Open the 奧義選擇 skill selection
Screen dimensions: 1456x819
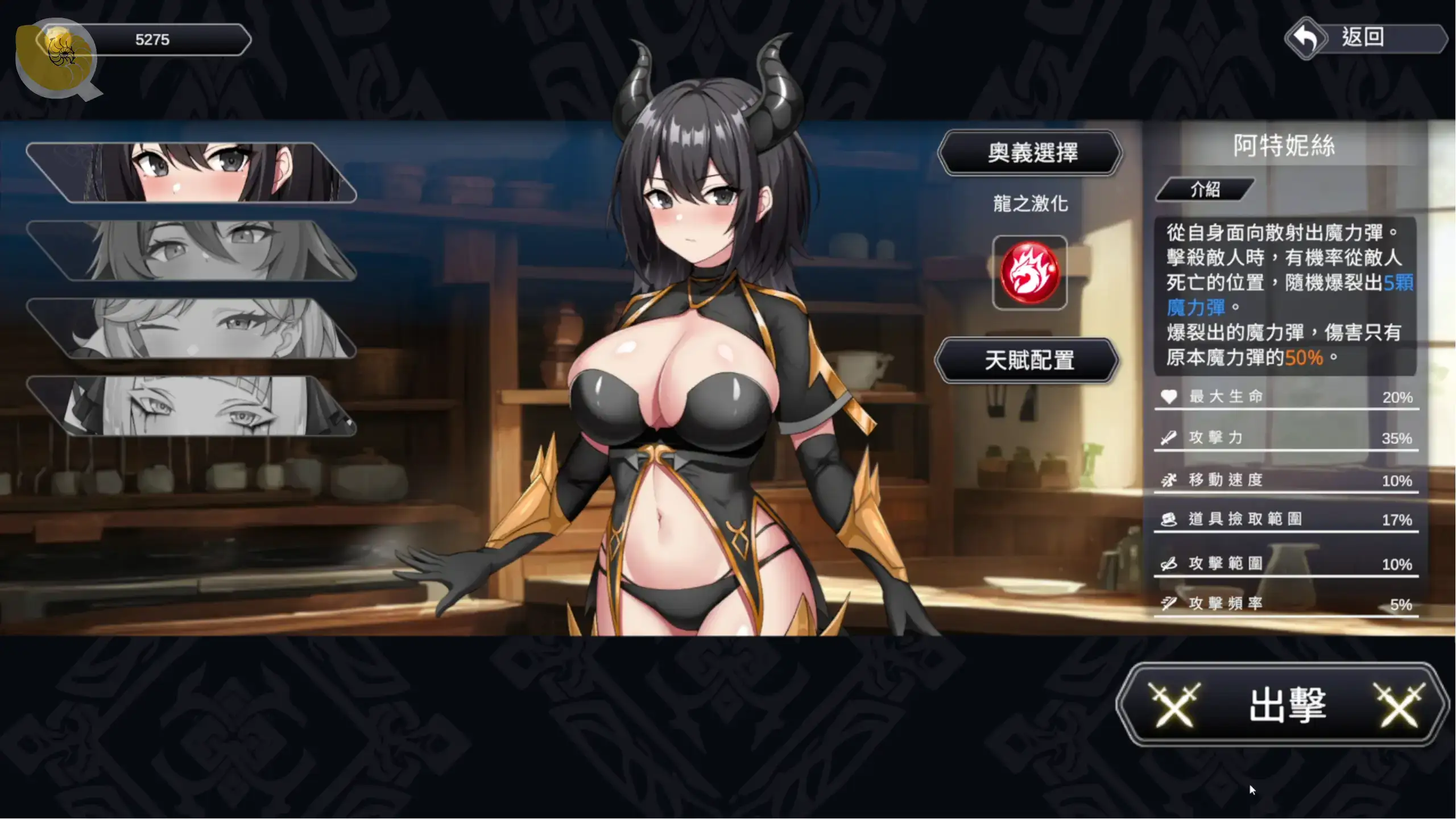(1031, 153)
